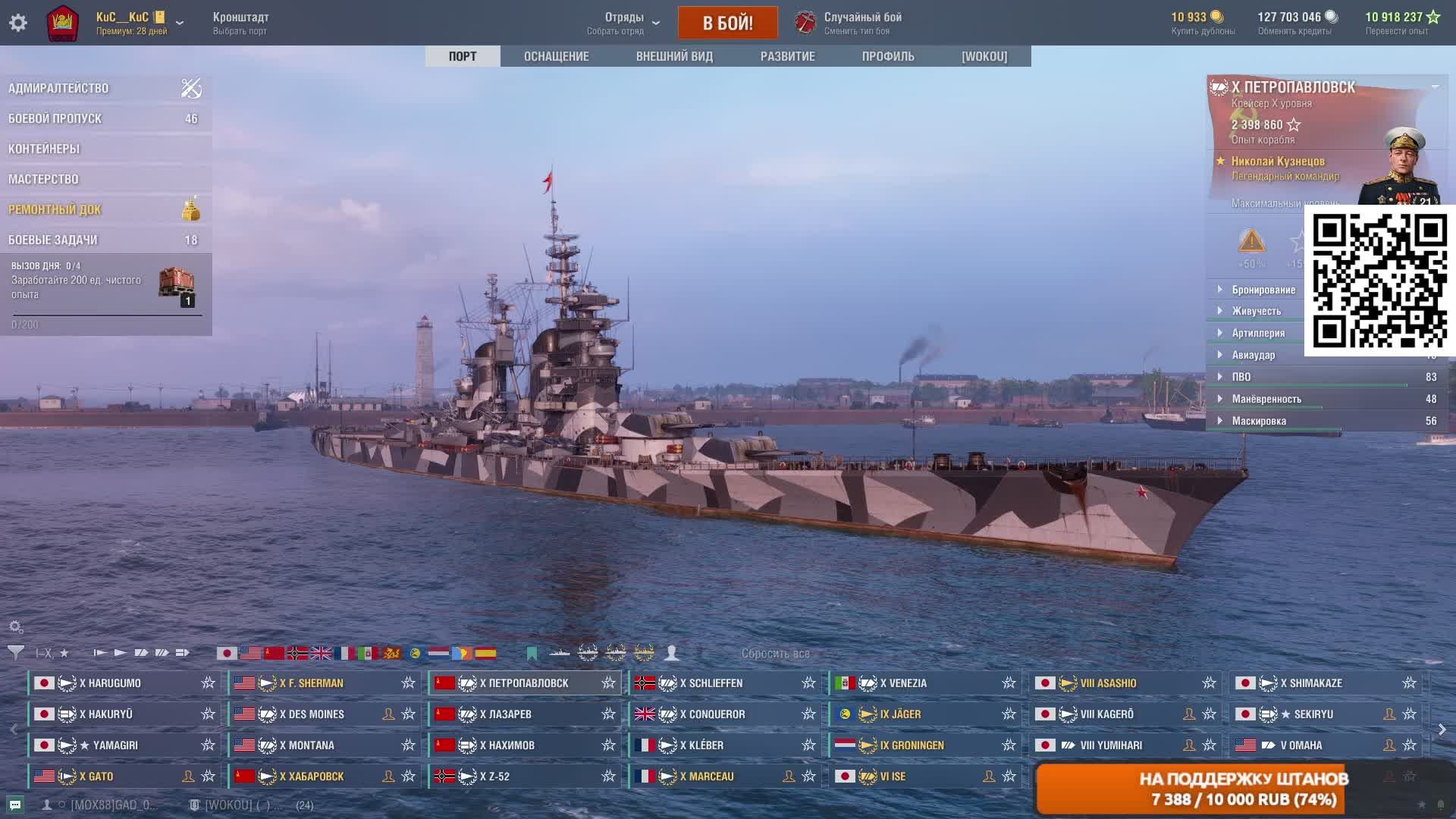Open the [WOKOU] clan tab
The height and width of the screenshot is (819, 1456).
[x=984, y=56]
